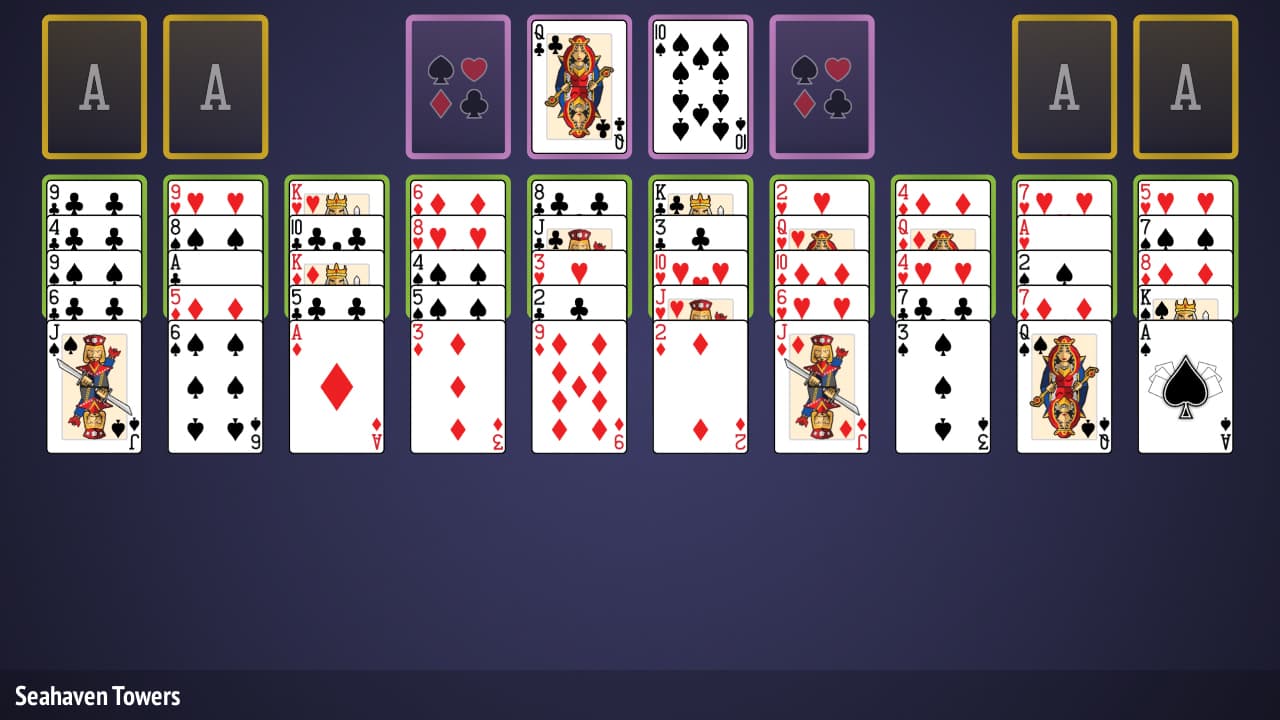Click the rightmost Ace foundation placeholder
This screenshot has width=1280, height=720.
click(x=1186, y=85)
